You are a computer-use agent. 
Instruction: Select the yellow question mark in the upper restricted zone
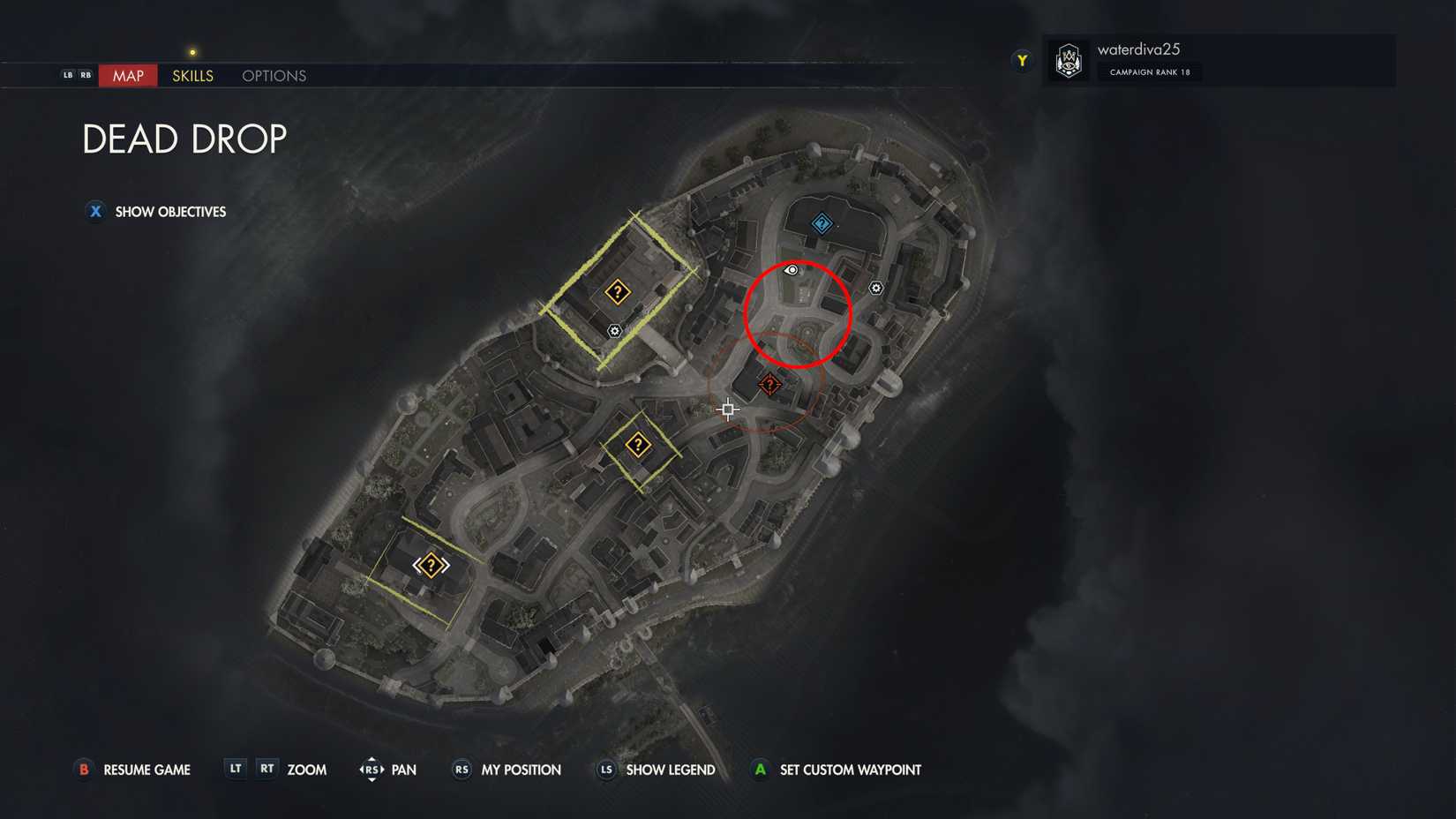[618, 291]
